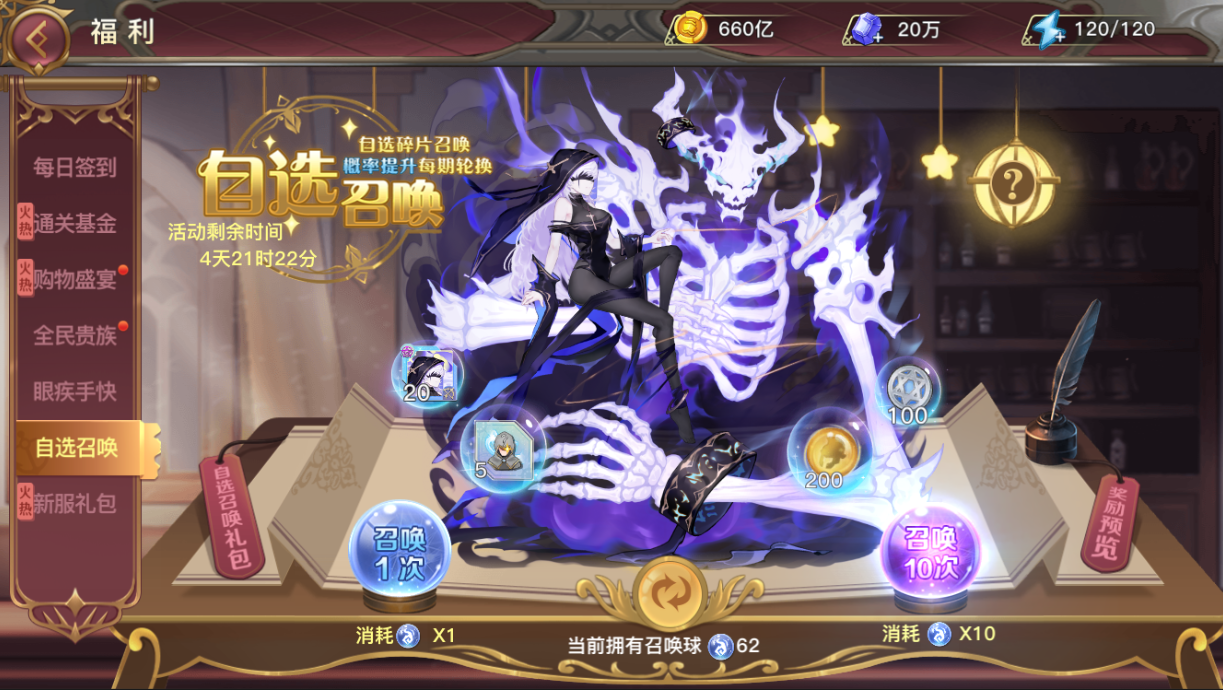Click the golden refresh swap button
This screenshot has width=1223, height=690.
click(670, 593)
